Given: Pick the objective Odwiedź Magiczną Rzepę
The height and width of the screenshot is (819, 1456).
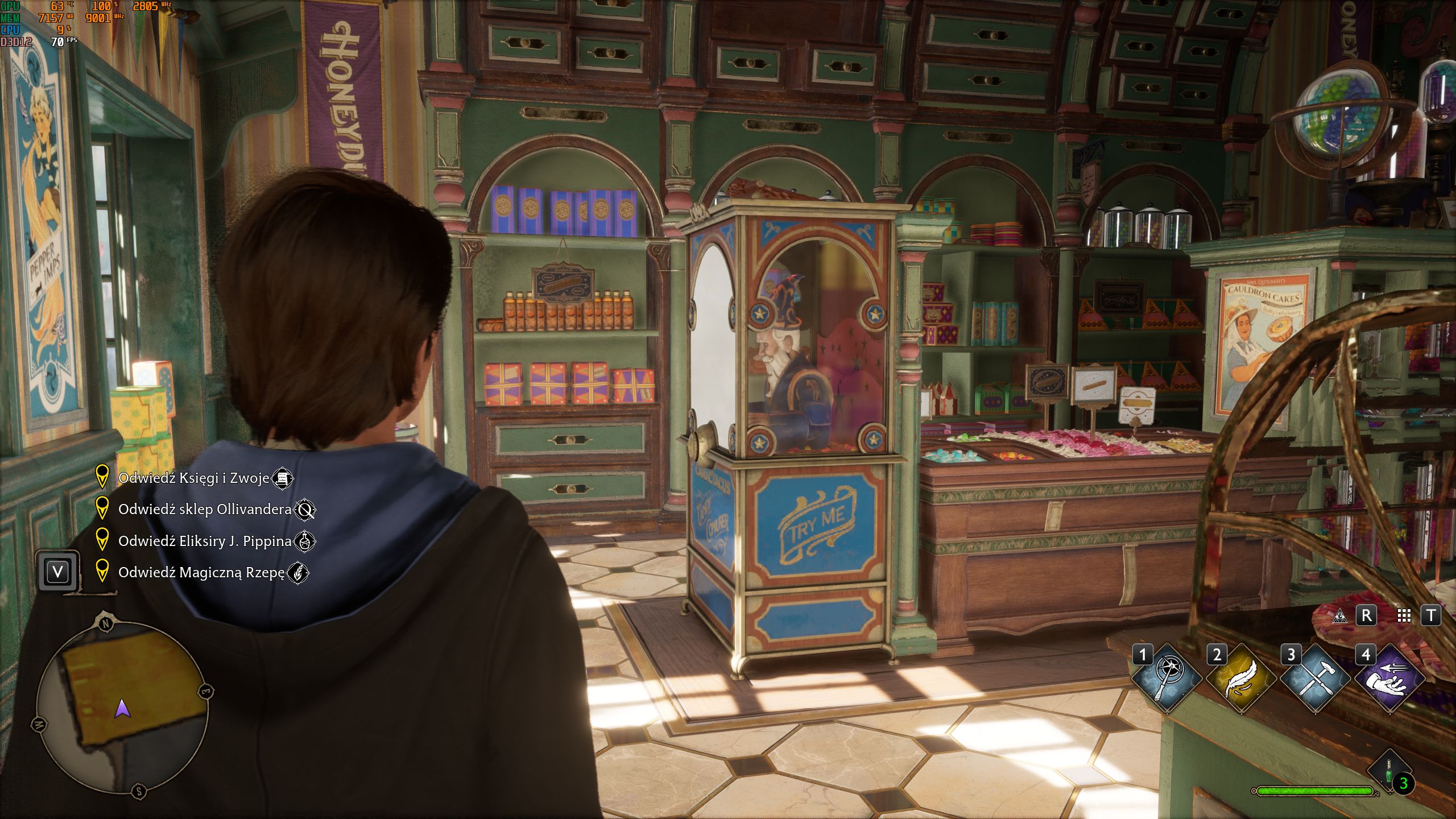Looking at the screenshot, I should pos(201,573).
